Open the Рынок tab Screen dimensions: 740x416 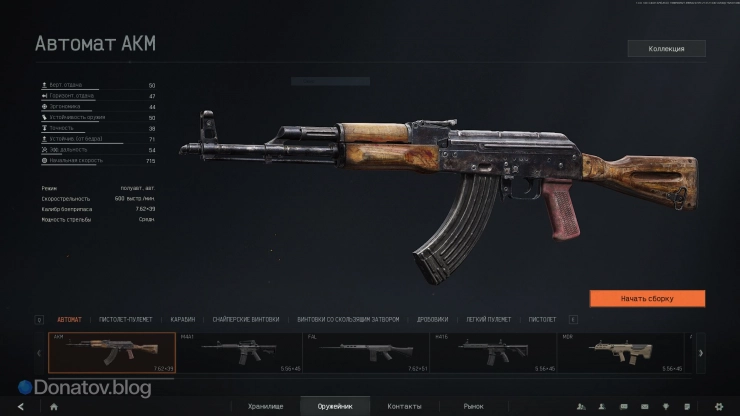point(472,406)
